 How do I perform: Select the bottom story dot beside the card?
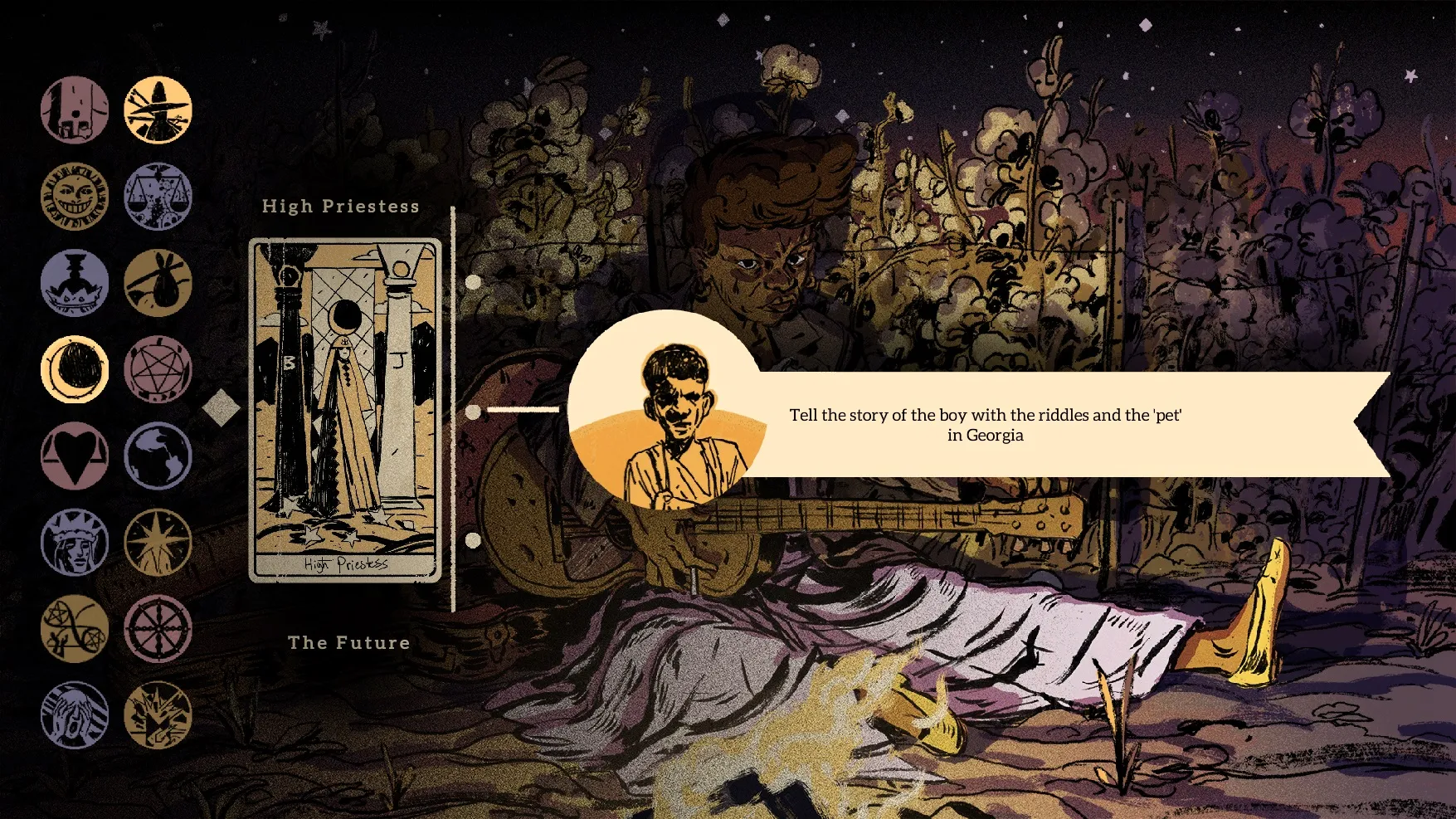click(x=474, y=541)
